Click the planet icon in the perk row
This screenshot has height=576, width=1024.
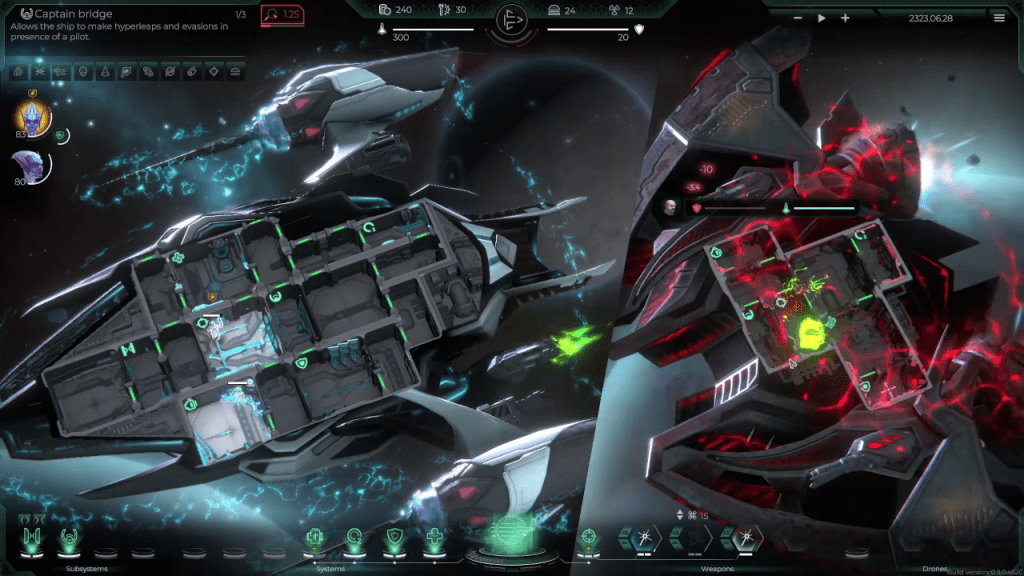tap(169, 72)
